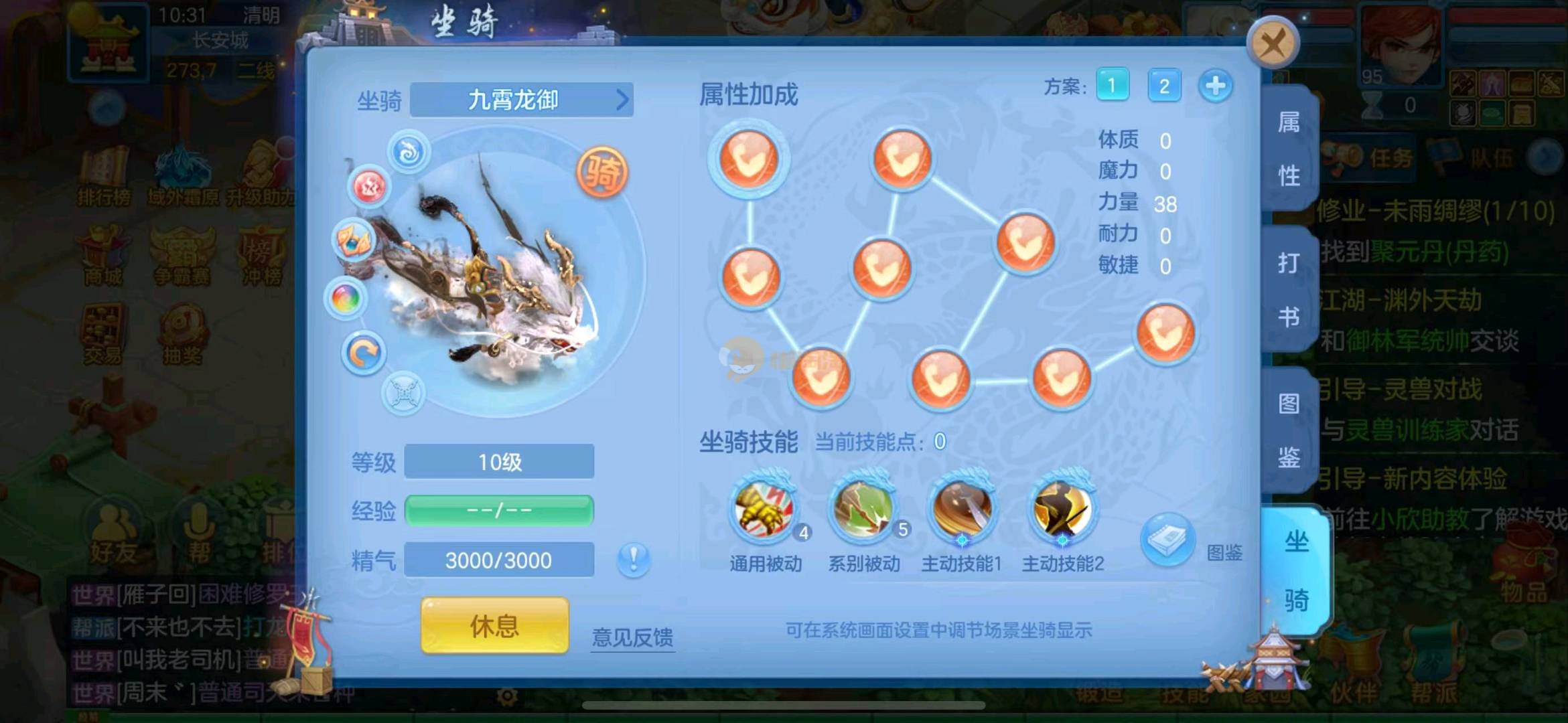Open the 意见反馈 feedback link
This screenshot has height=723, width=1568.
coord(632,637)
